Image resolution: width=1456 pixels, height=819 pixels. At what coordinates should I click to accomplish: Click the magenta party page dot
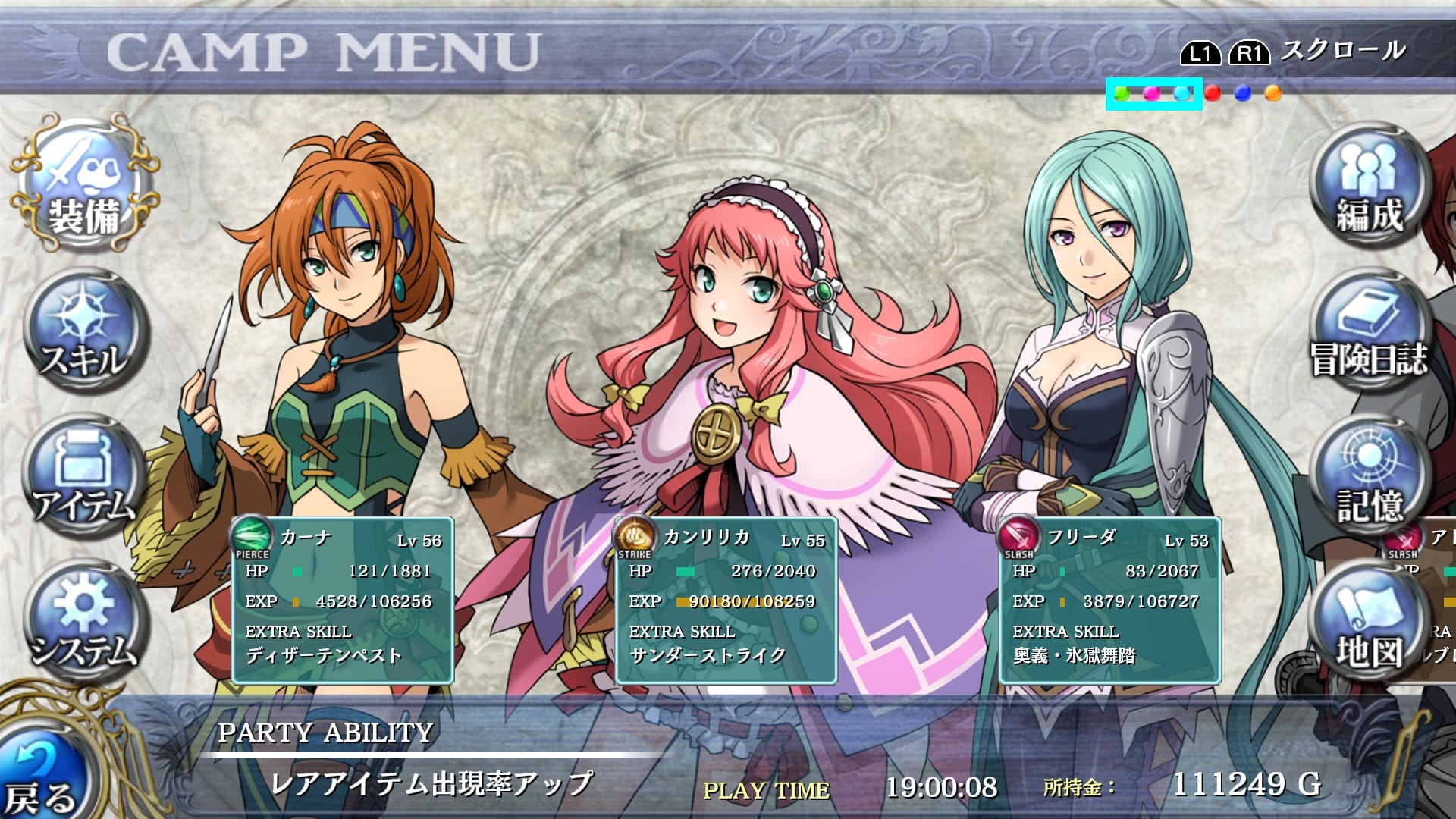click(x=1151, y=93)
